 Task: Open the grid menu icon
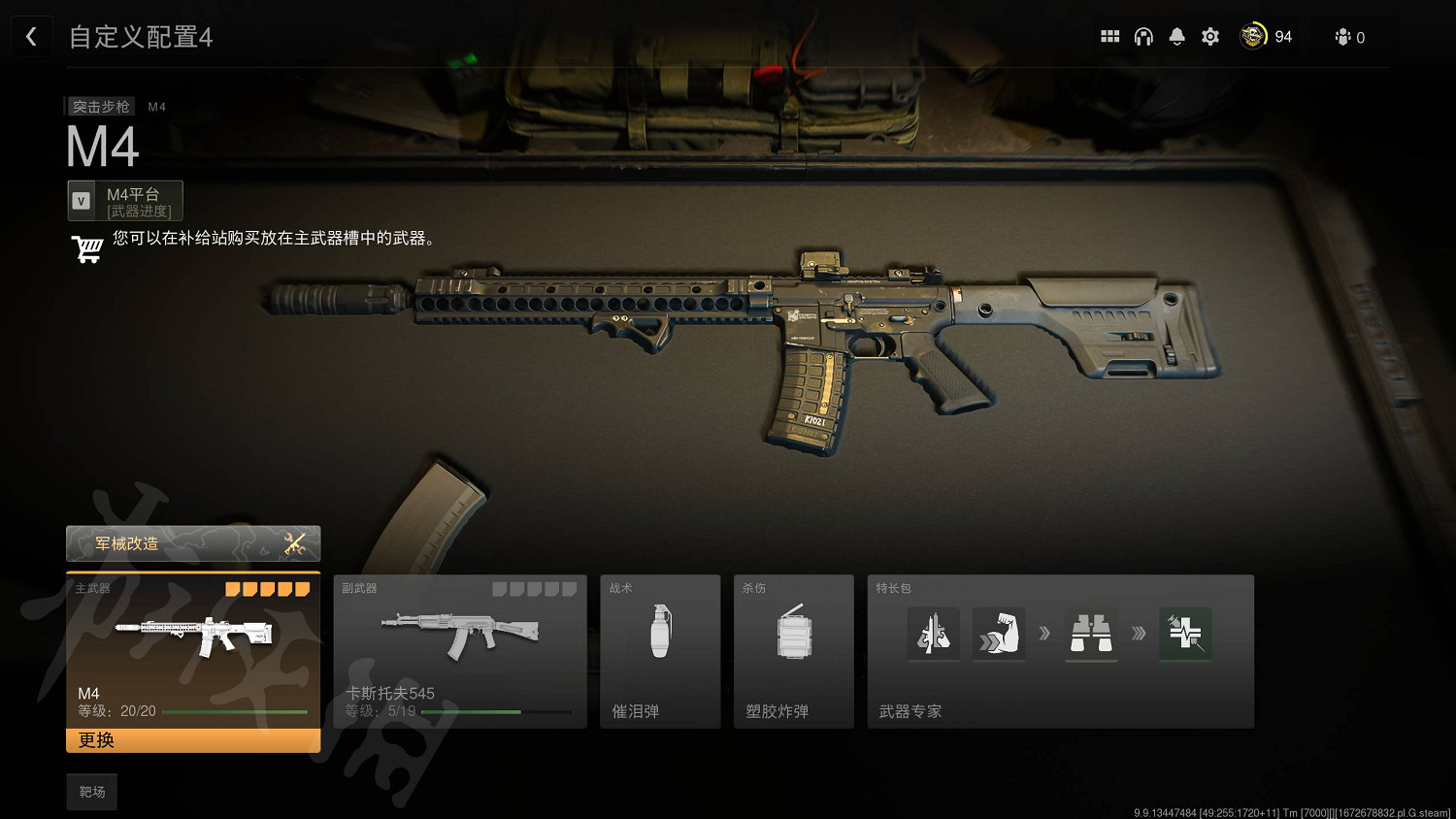[1109, 37]
